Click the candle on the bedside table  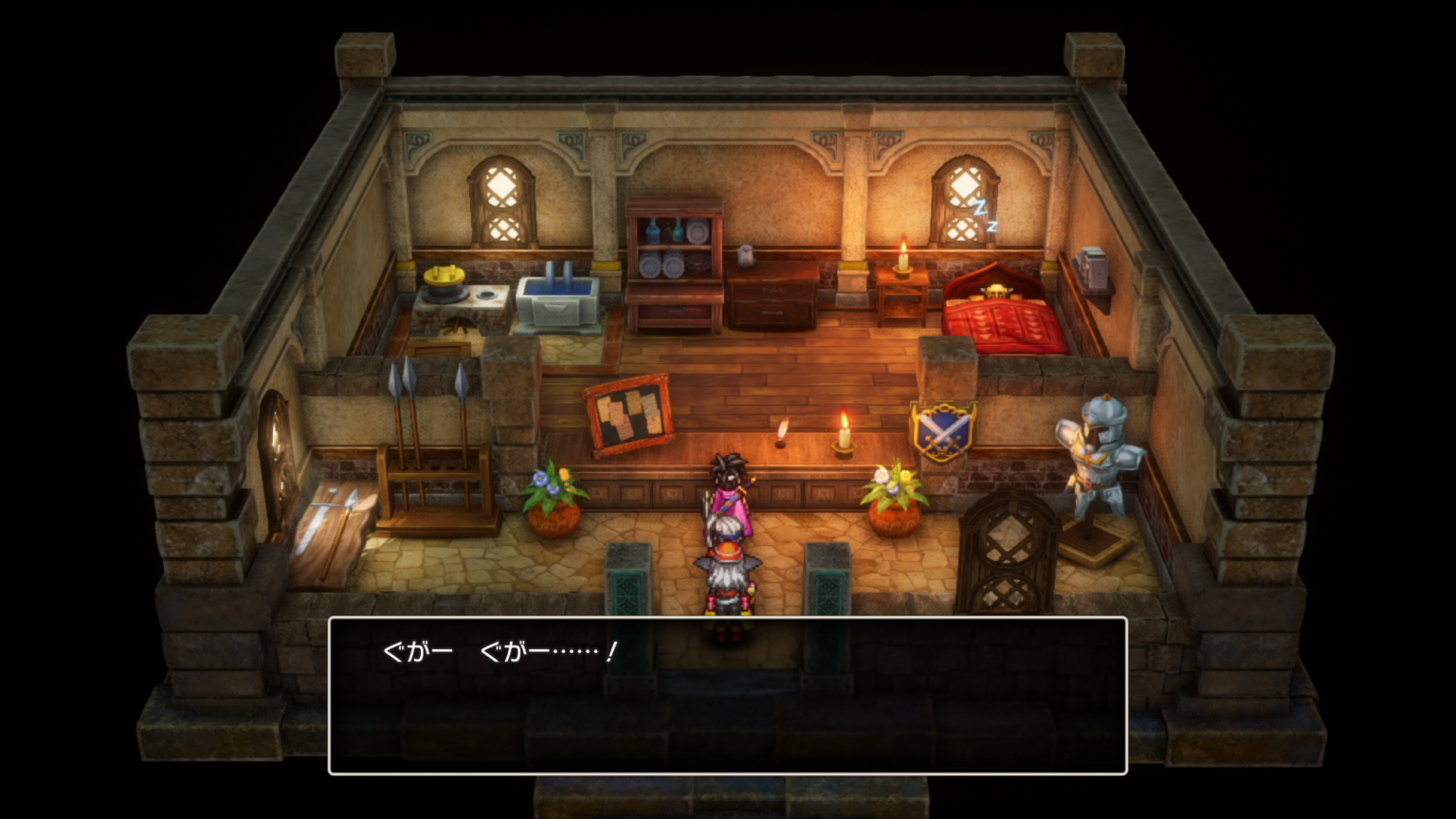[x=901, y=261]
